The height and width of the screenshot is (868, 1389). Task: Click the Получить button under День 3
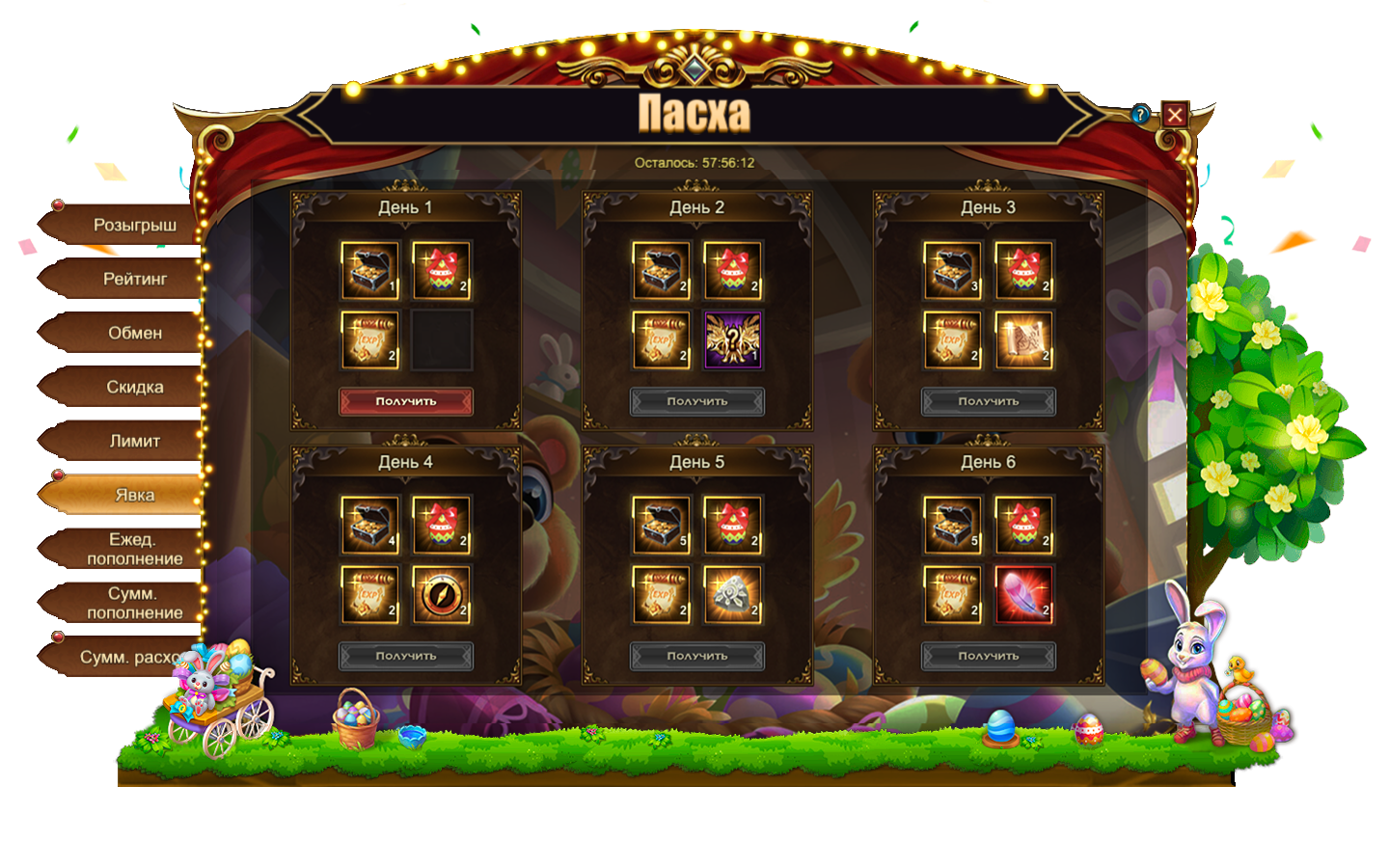click(989, 401)
